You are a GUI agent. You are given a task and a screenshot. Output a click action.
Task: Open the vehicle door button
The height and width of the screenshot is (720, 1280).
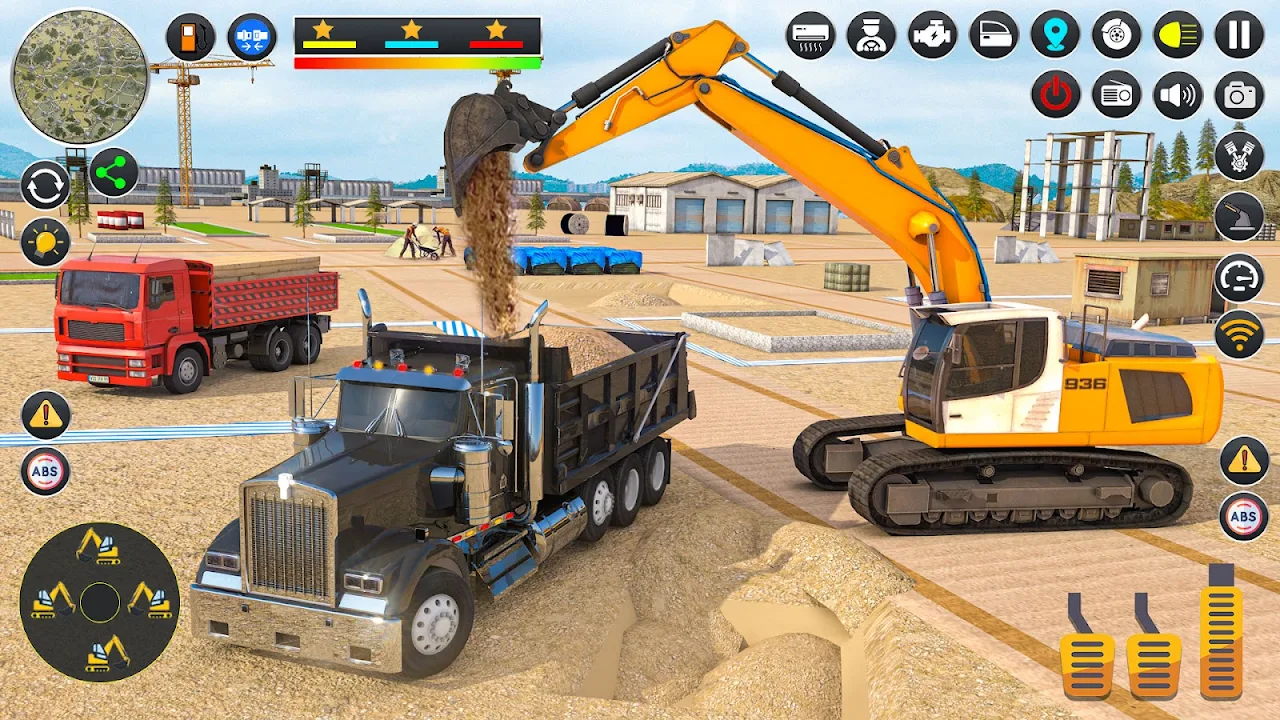pyautogui.click(x=993, y=35)
